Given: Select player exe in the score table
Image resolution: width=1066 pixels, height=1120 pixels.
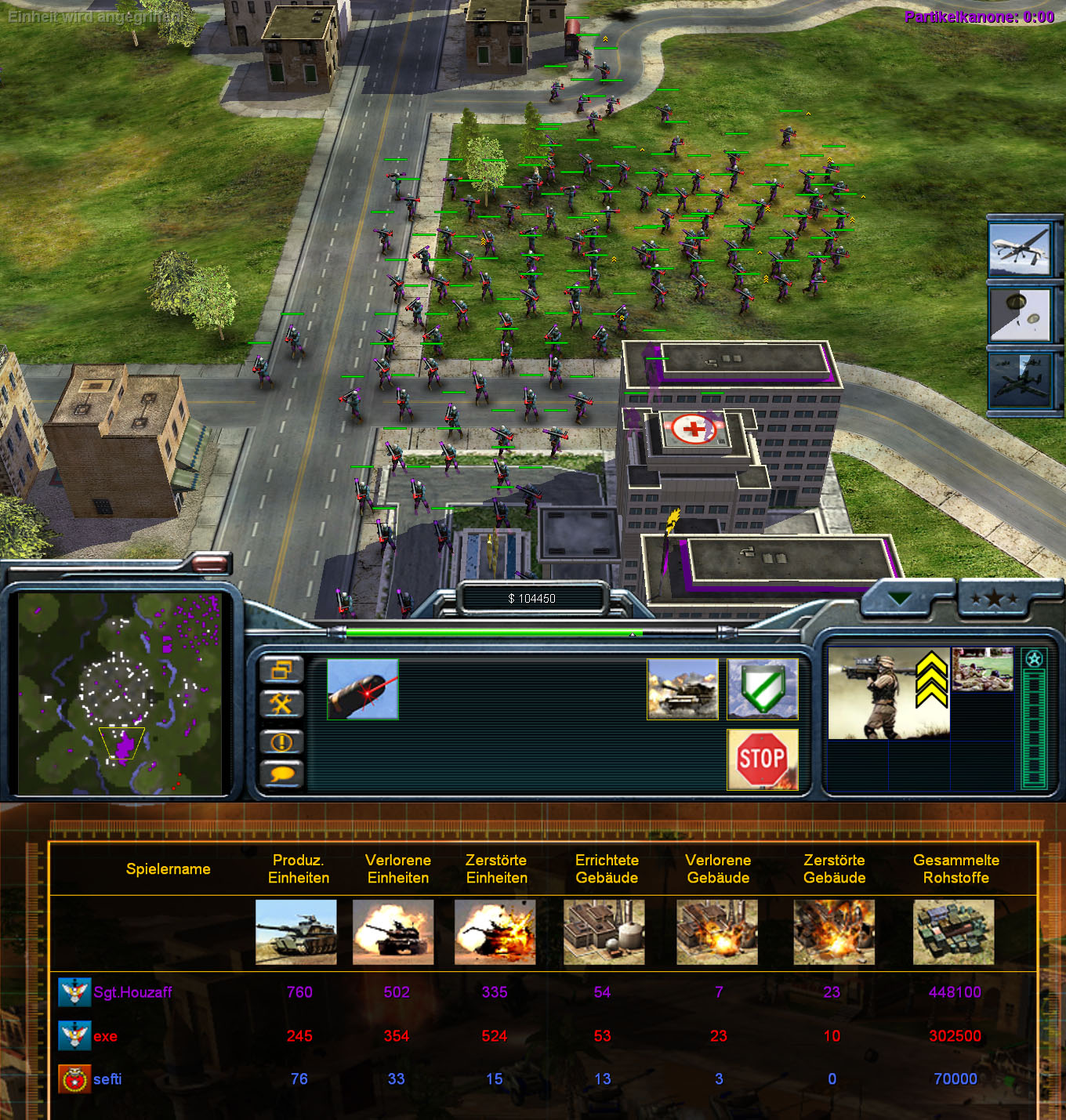Looking at the screenshot, I should [105, 1036].
